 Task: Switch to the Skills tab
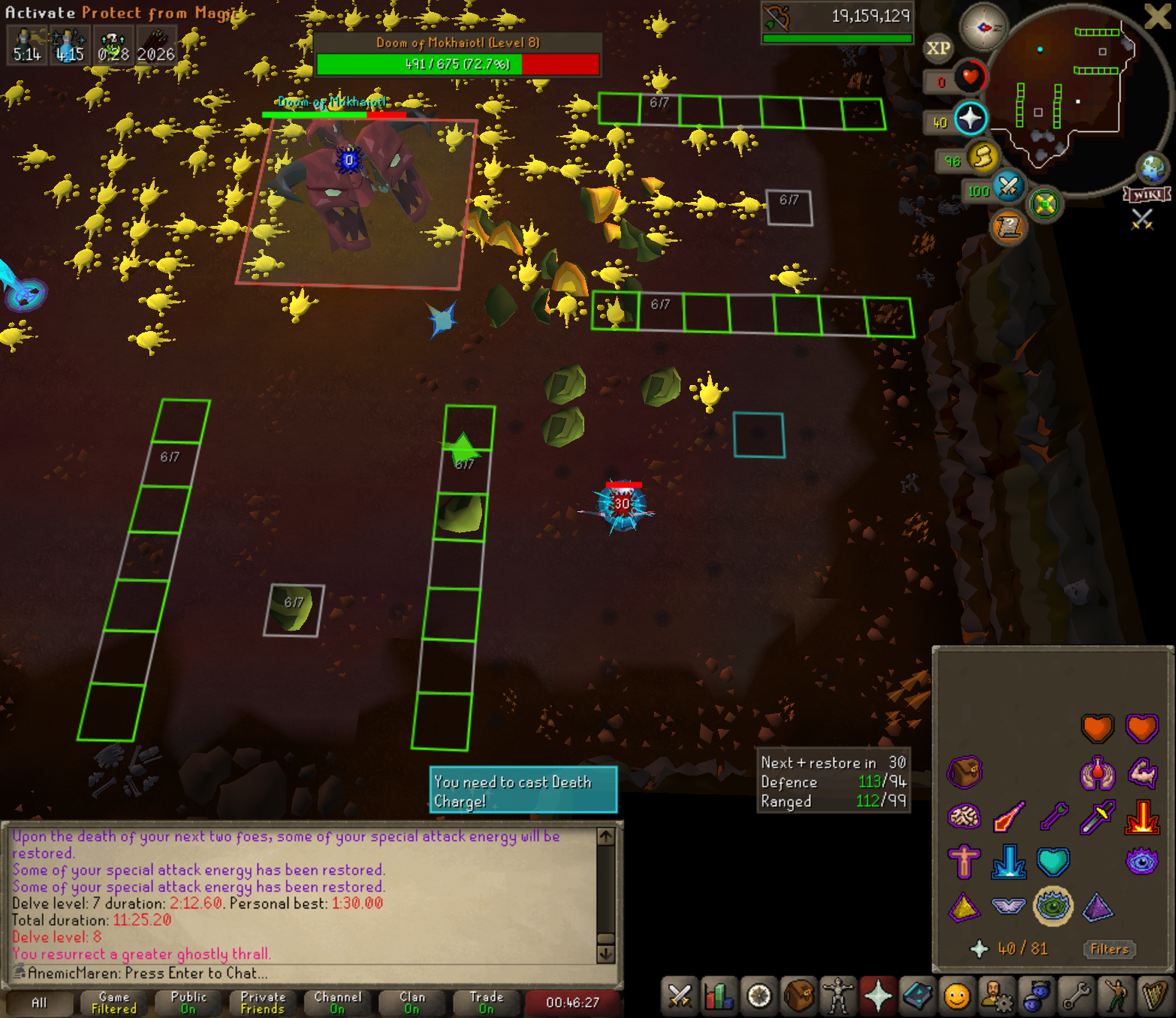719,996
